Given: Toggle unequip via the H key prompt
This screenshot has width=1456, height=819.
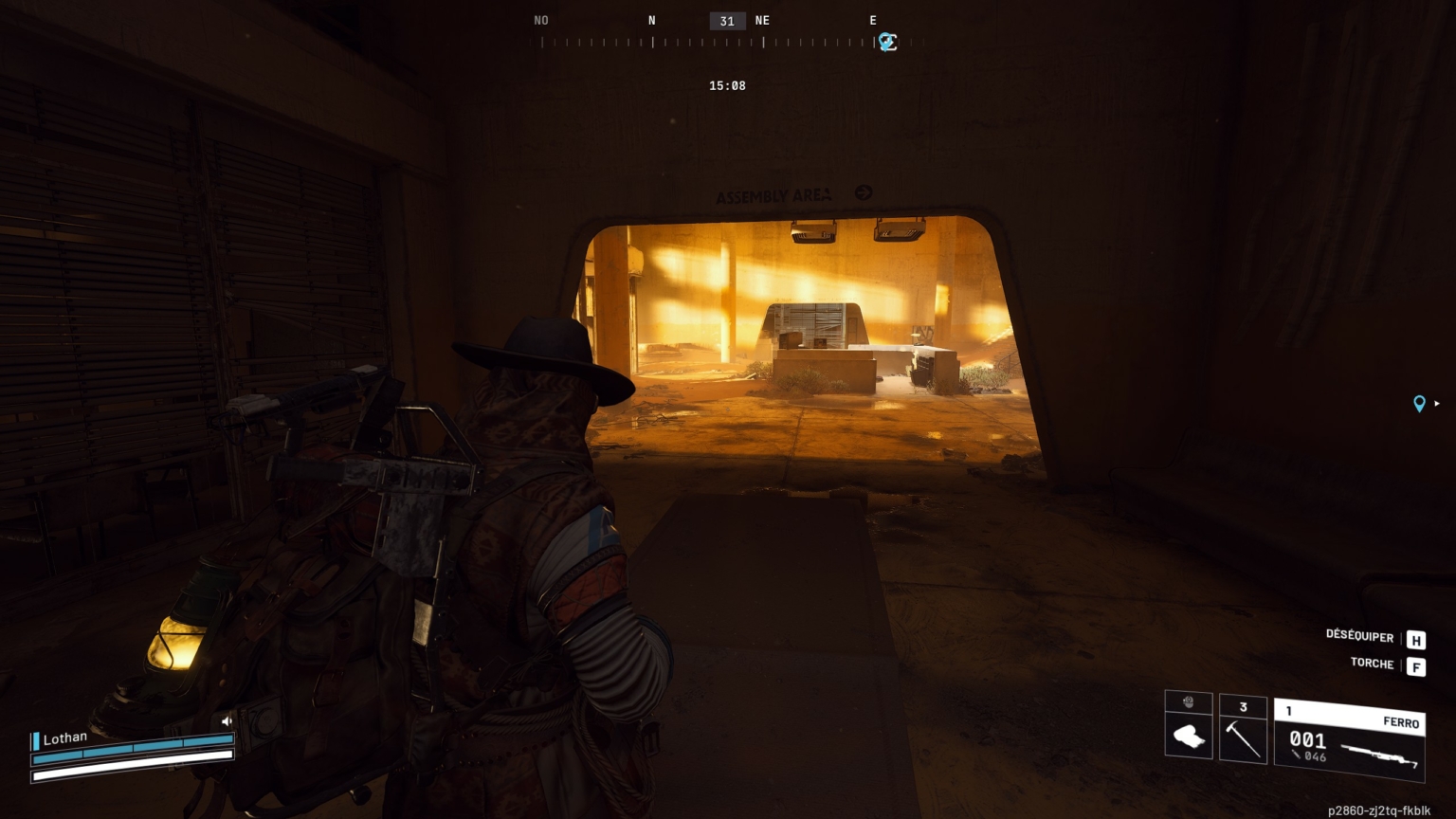Looking at the screenshot, I should pyautogui.click(x=1415, y=638).
